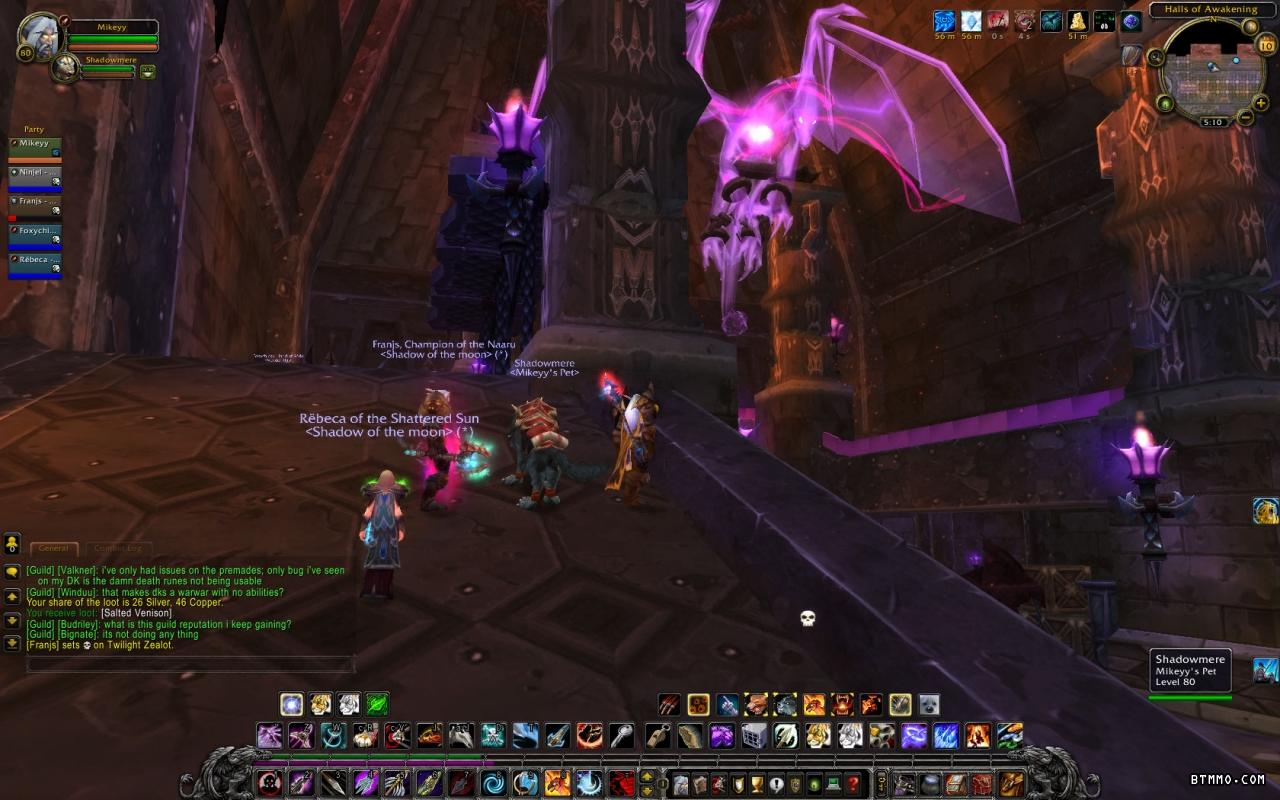
Task: Click the Halls of Awakening zone label
Action: pyautogui.click(x=1203, y=10)
